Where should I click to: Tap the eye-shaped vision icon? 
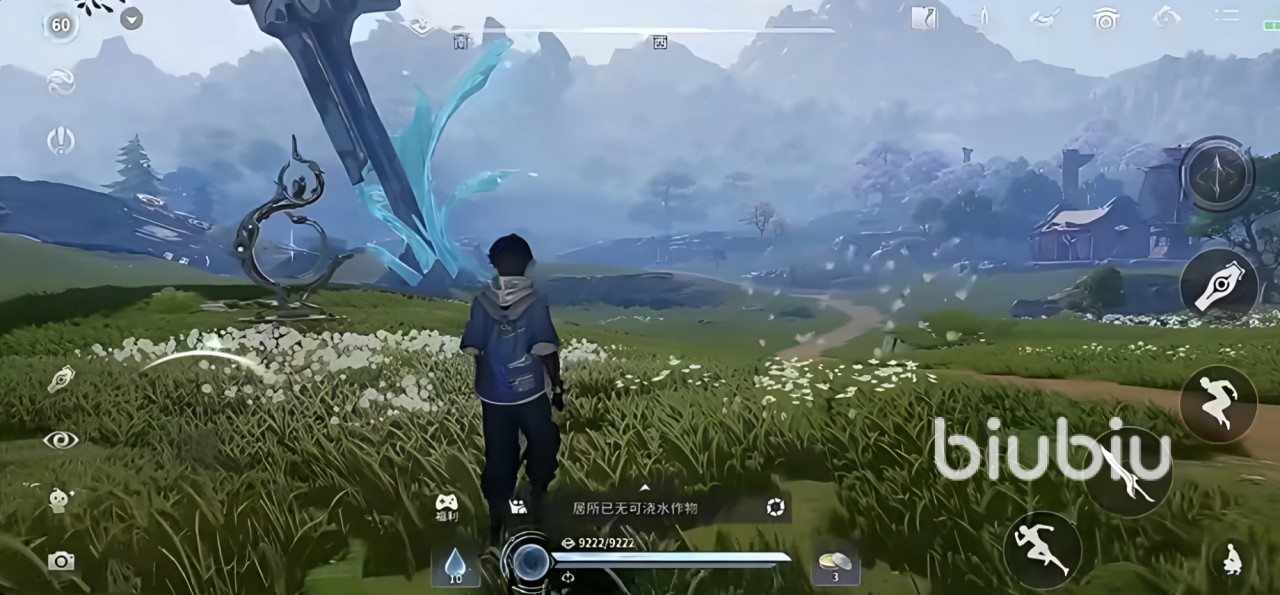click(x=61, y=440)
